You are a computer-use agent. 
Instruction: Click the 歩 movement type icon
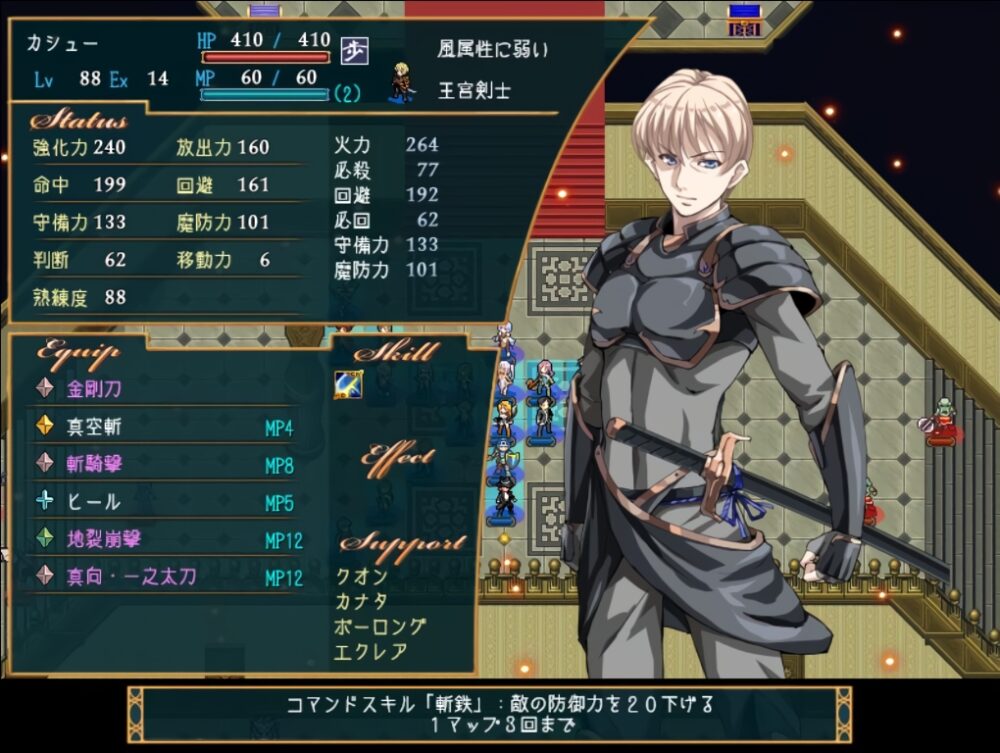point(353,49)
